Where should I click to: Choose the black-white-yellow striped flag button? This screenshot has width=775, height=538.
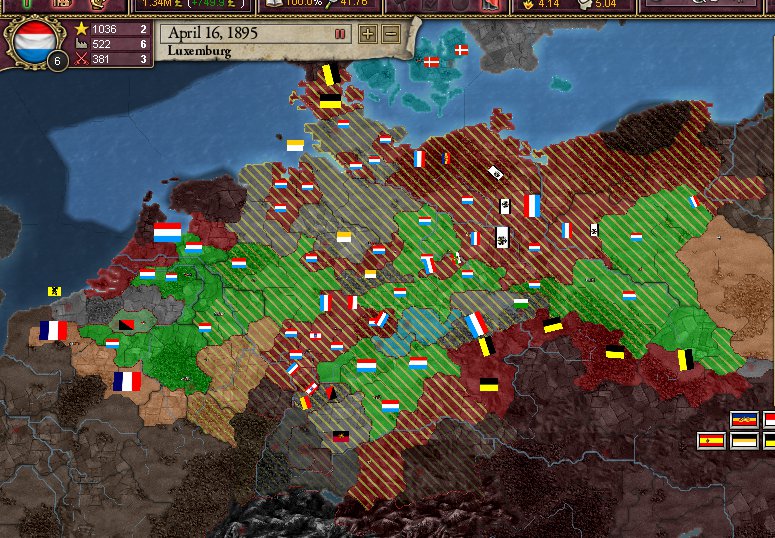point(743,440)
